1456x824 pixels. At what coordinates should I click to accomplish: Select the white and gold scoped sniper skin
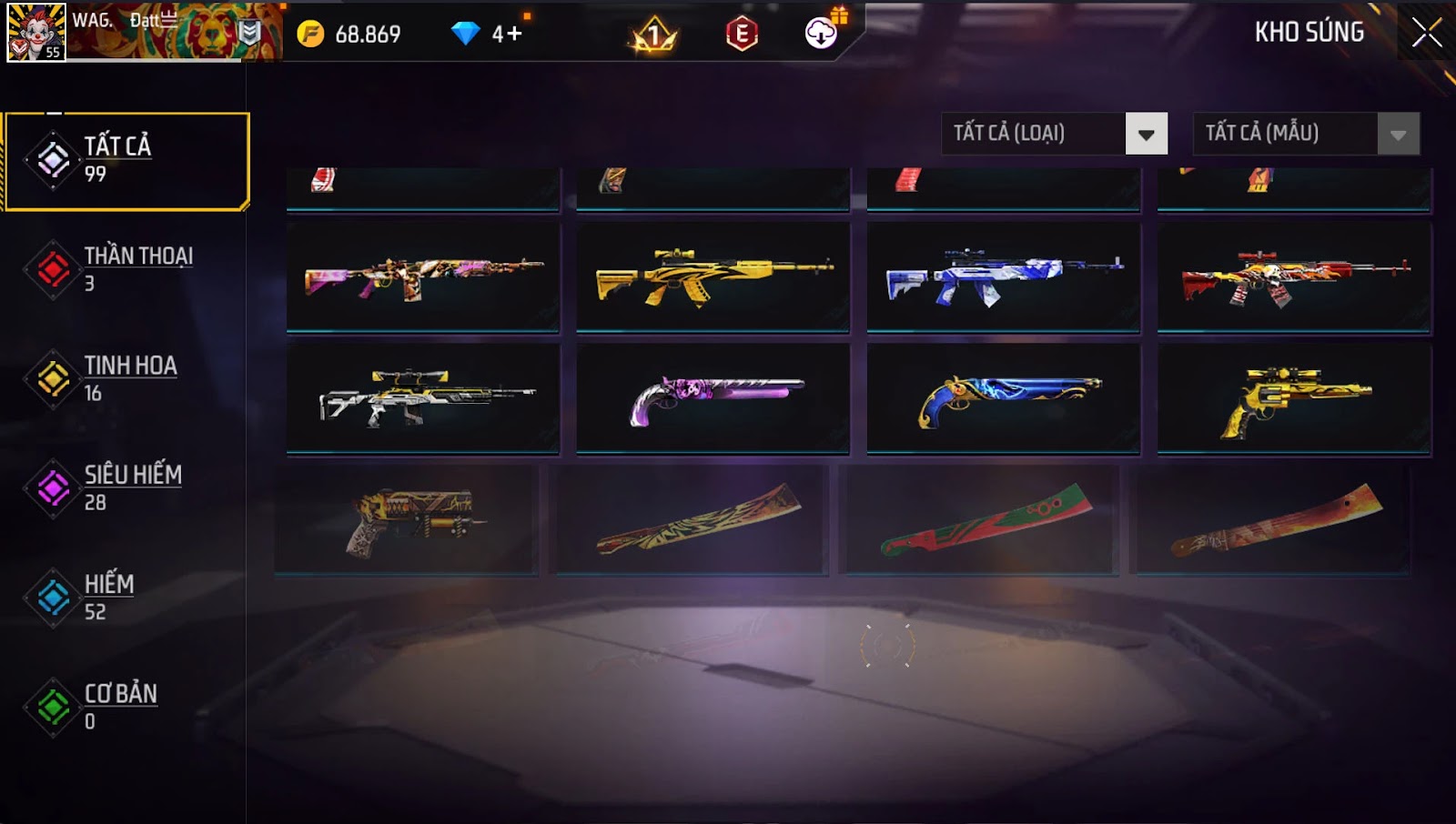coord(423,397)
